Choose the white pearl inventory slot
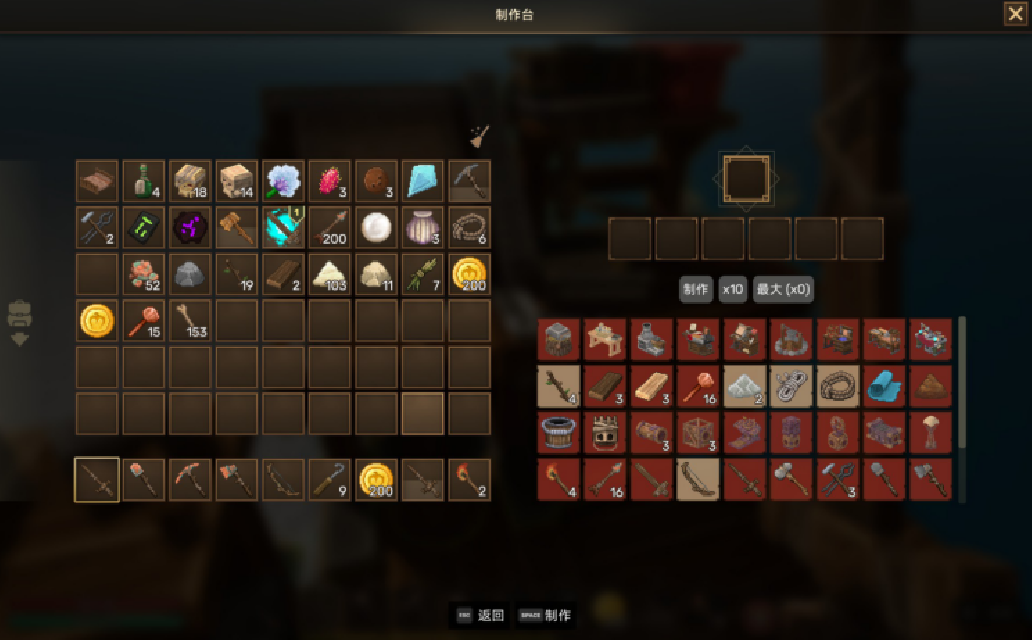 click(x=376, y=227)
